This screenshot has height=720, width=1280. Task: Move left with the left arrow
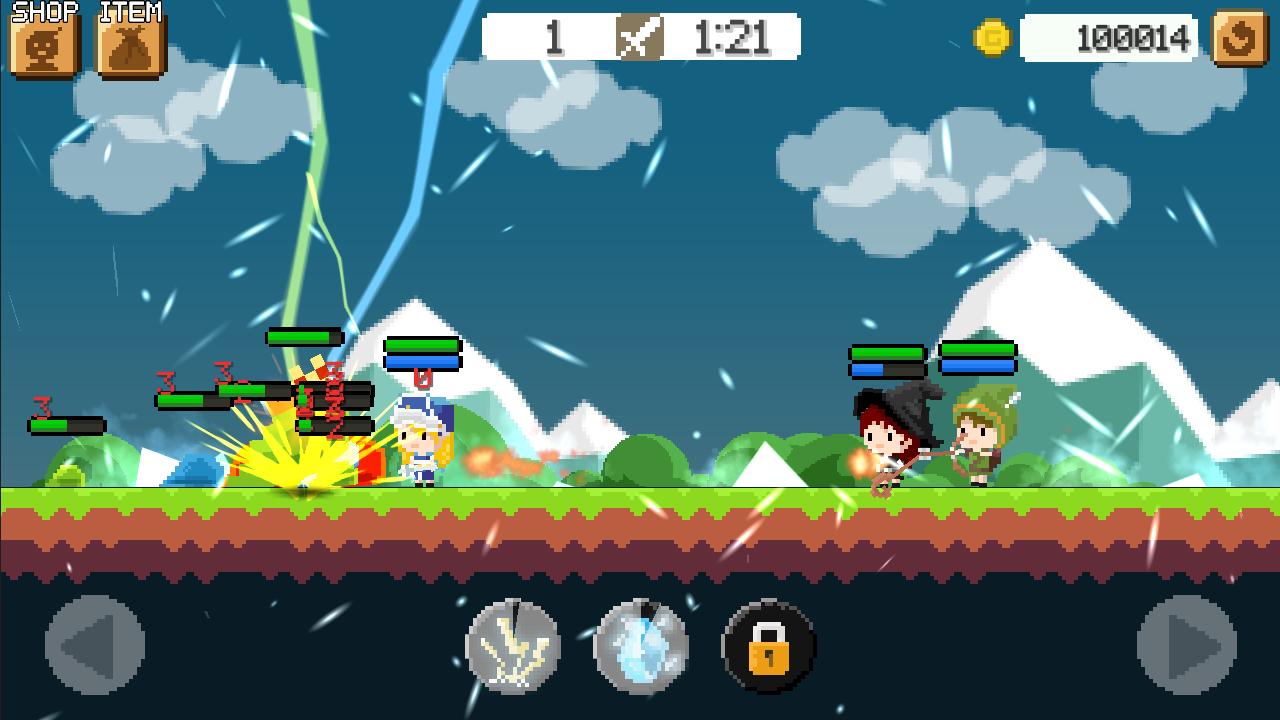click(95, 646)
